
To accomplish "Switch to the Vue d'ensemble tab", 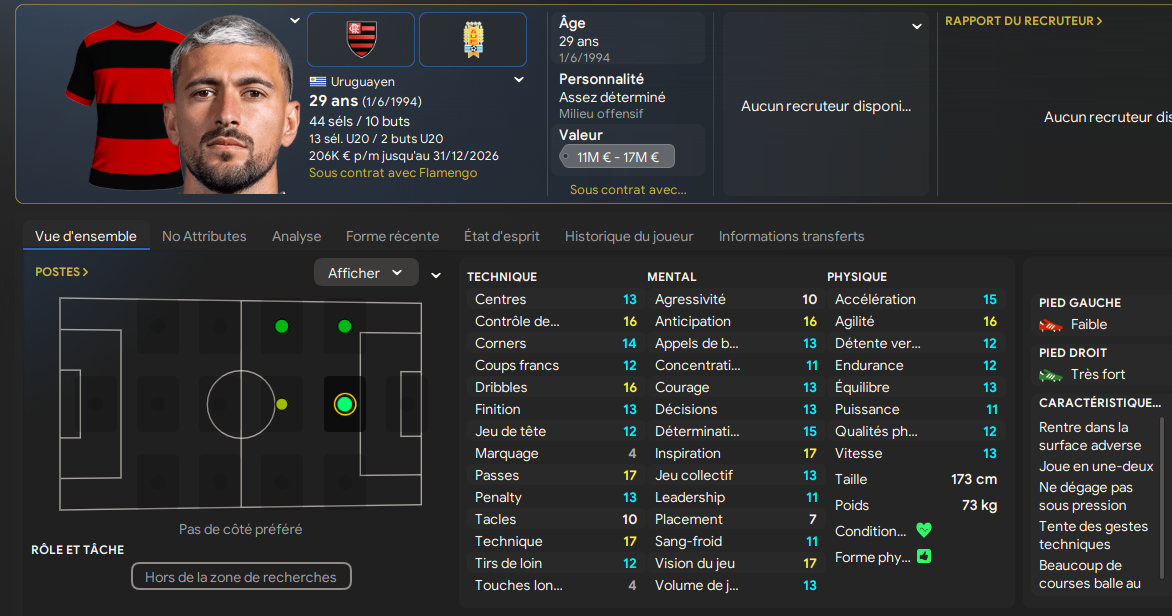I will 86,236.
